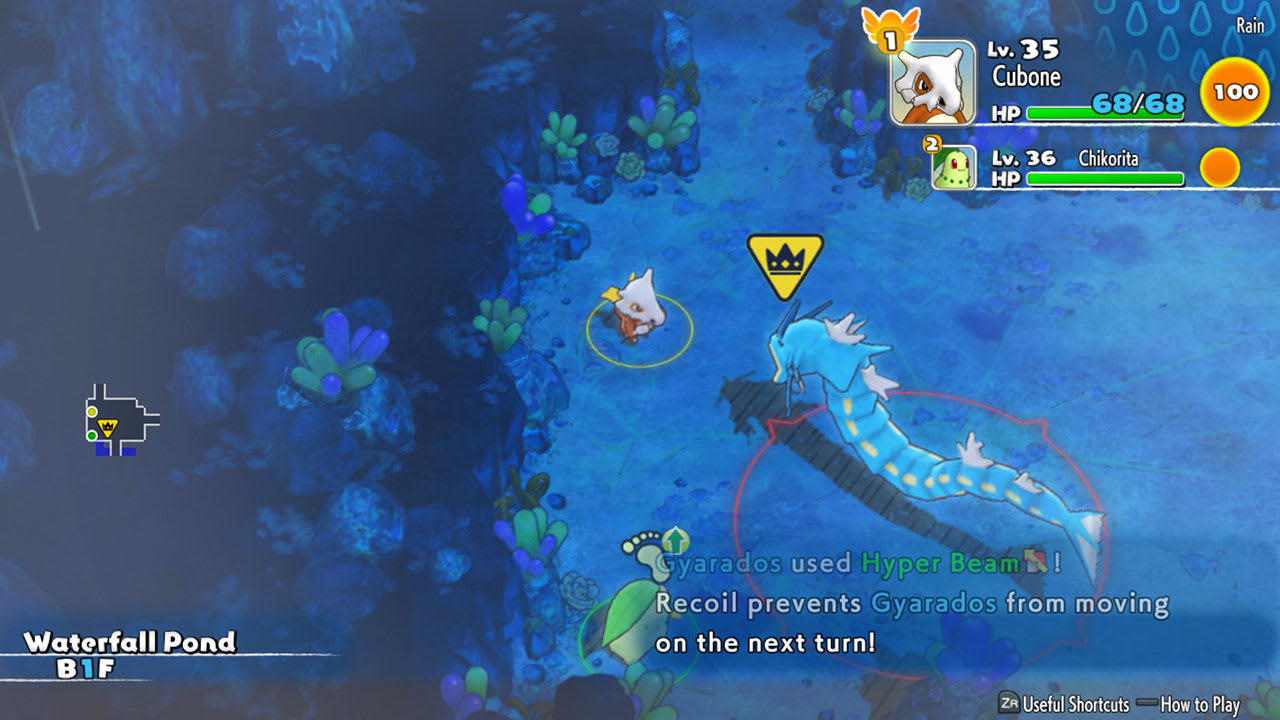1280x720 pixels.
Task: Select the Cubone portrait icon
Action: pyautogui.click(x=936, y=85)
